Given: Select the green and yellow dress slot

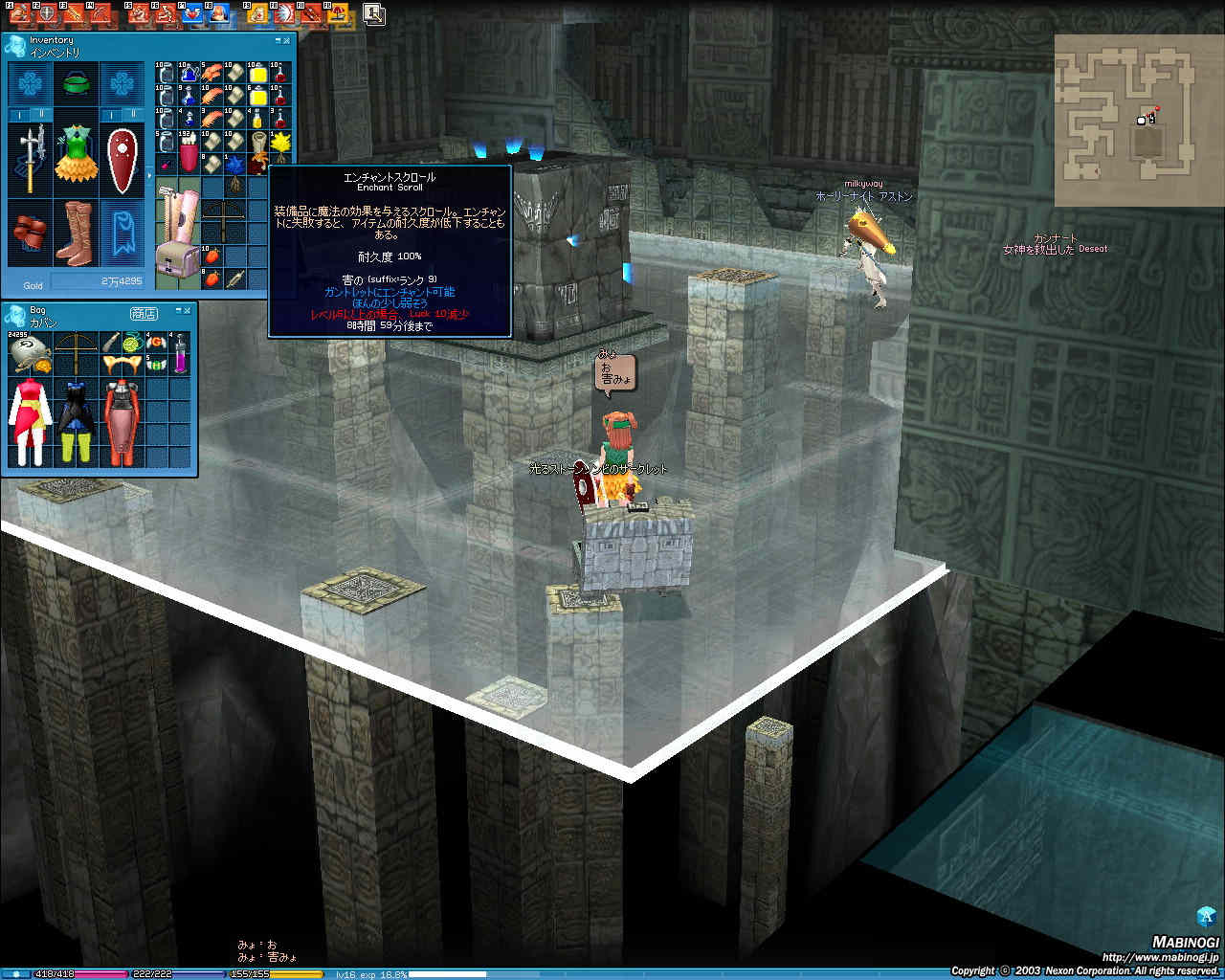Looking at the screenshot, I should pos(76,153).
